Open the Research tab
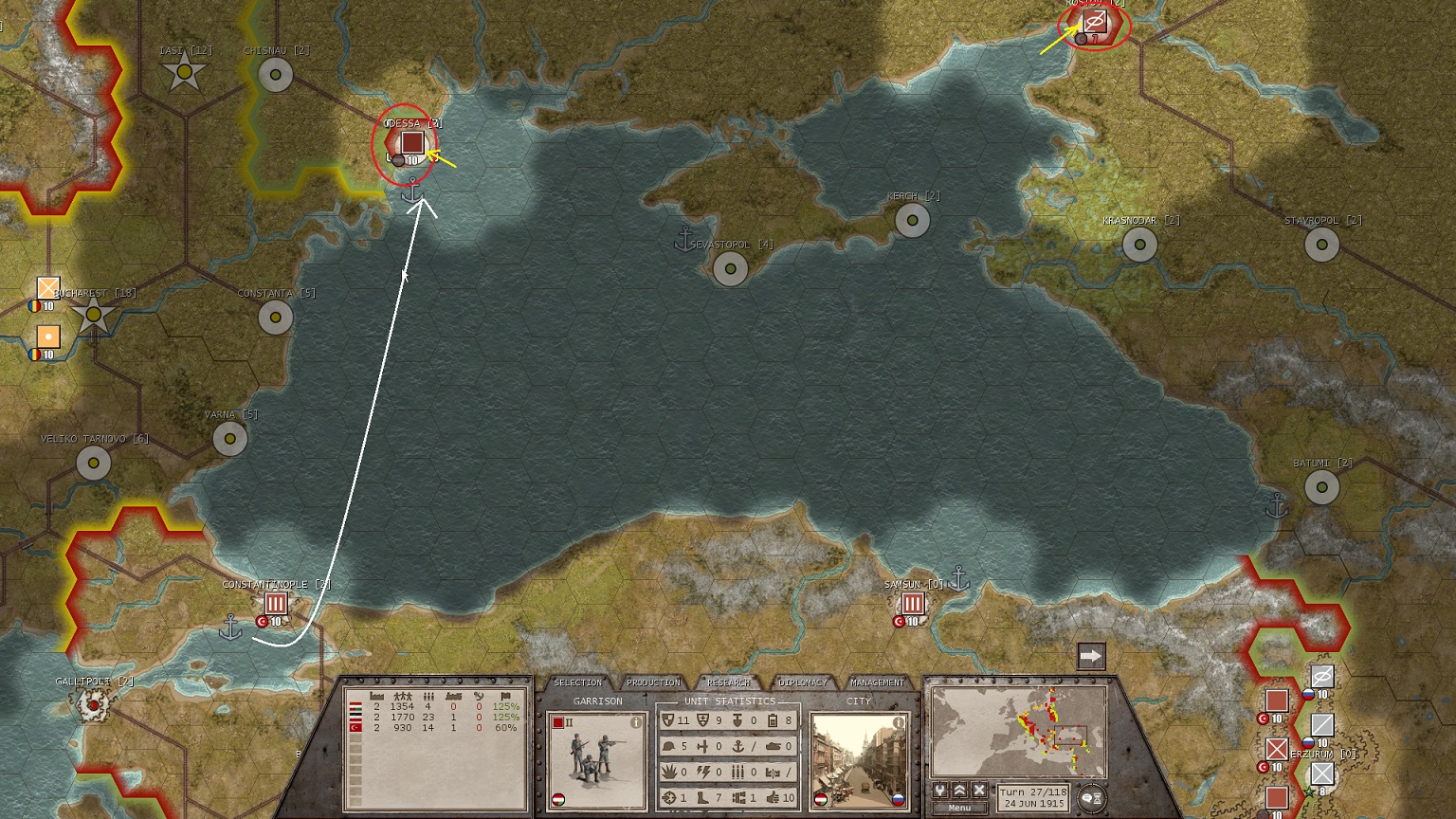Screen dimensions: 1456x819 [x=728, y=682]
